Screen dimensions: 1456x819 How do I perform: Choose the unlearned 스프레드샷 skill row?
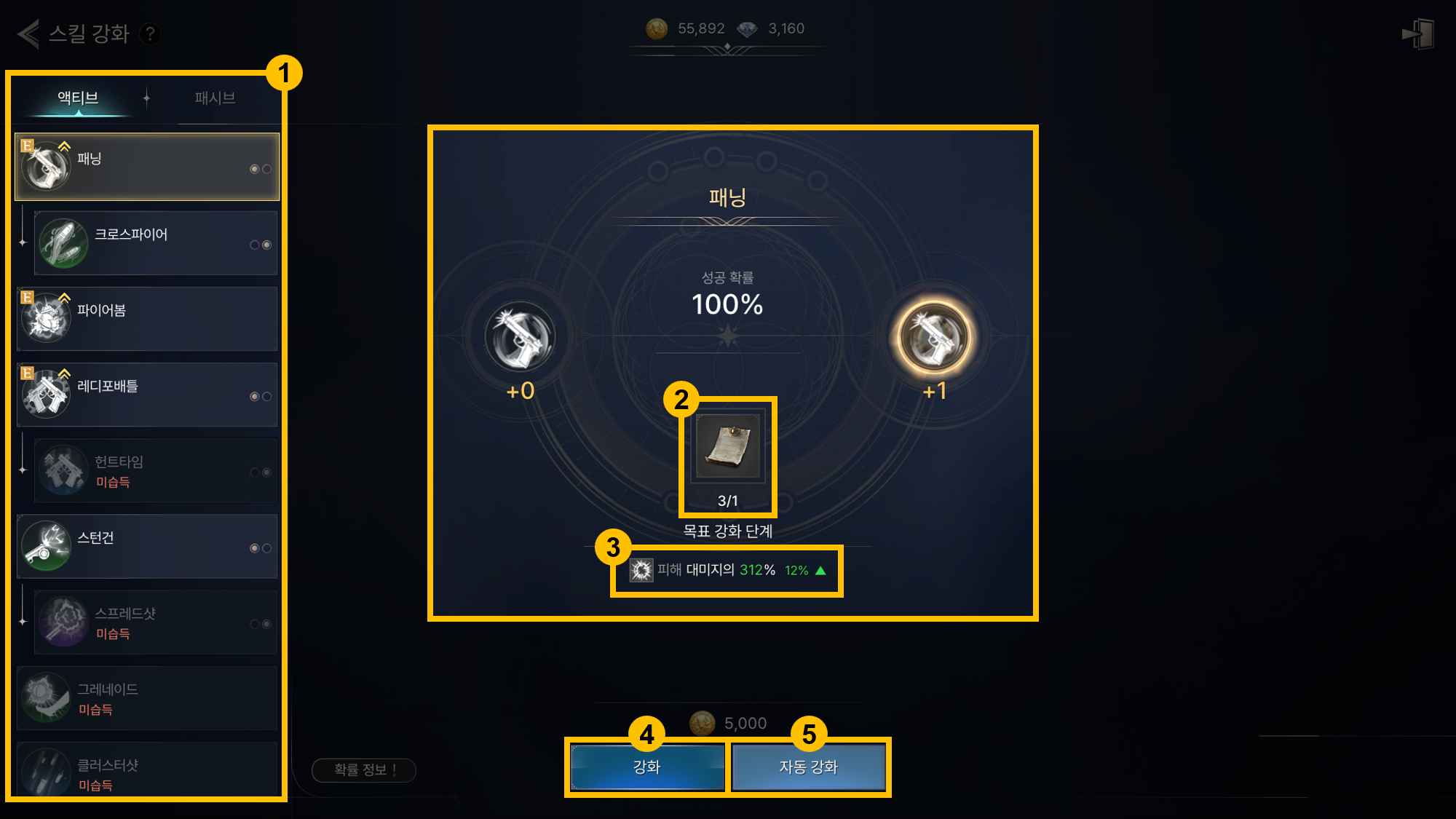pyautogui.click(x=156, y=622)
